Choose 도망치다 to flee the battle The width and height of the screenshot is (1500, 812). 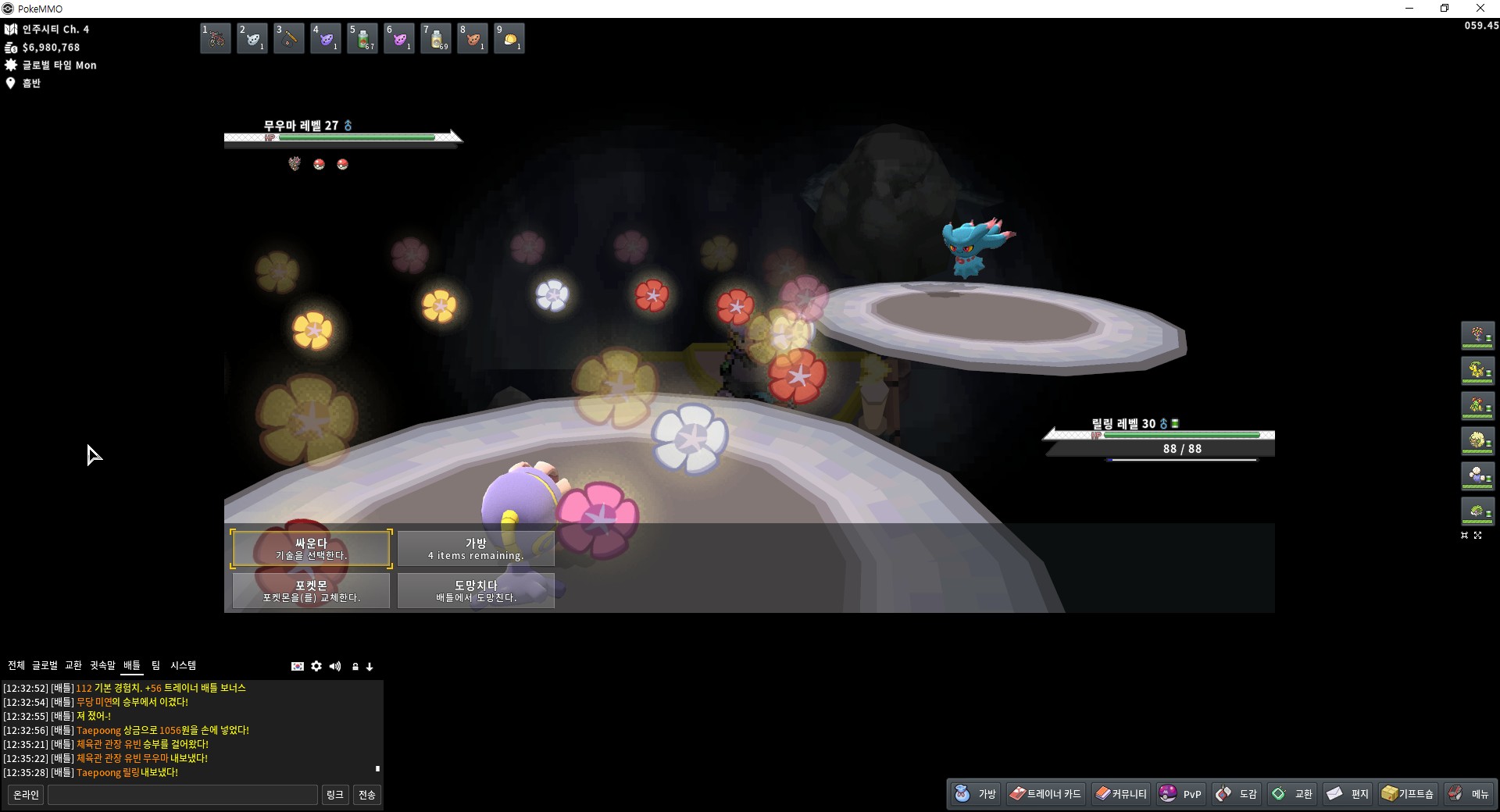(476, 591)
